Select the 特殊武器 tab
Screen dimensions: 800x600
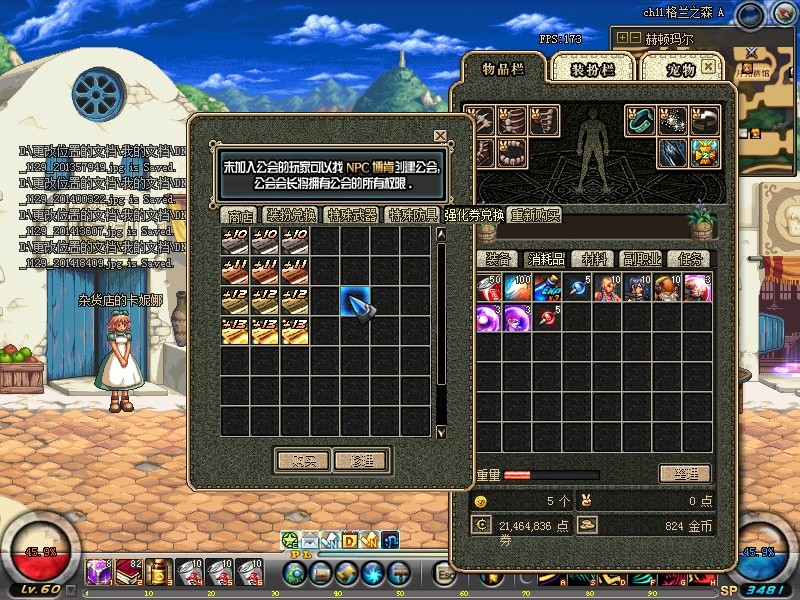[x=352, y=215]
